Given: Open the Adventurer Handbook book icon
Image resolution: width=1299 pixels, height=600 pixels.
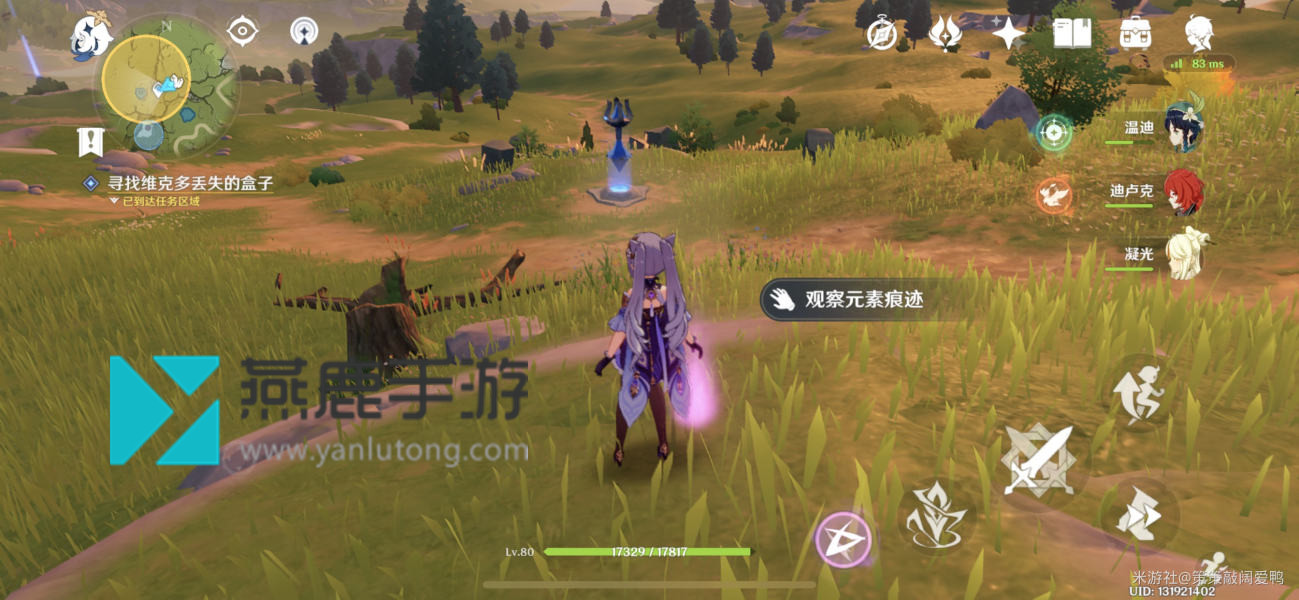Looking at the screenshot, I should click(1072, 34).
